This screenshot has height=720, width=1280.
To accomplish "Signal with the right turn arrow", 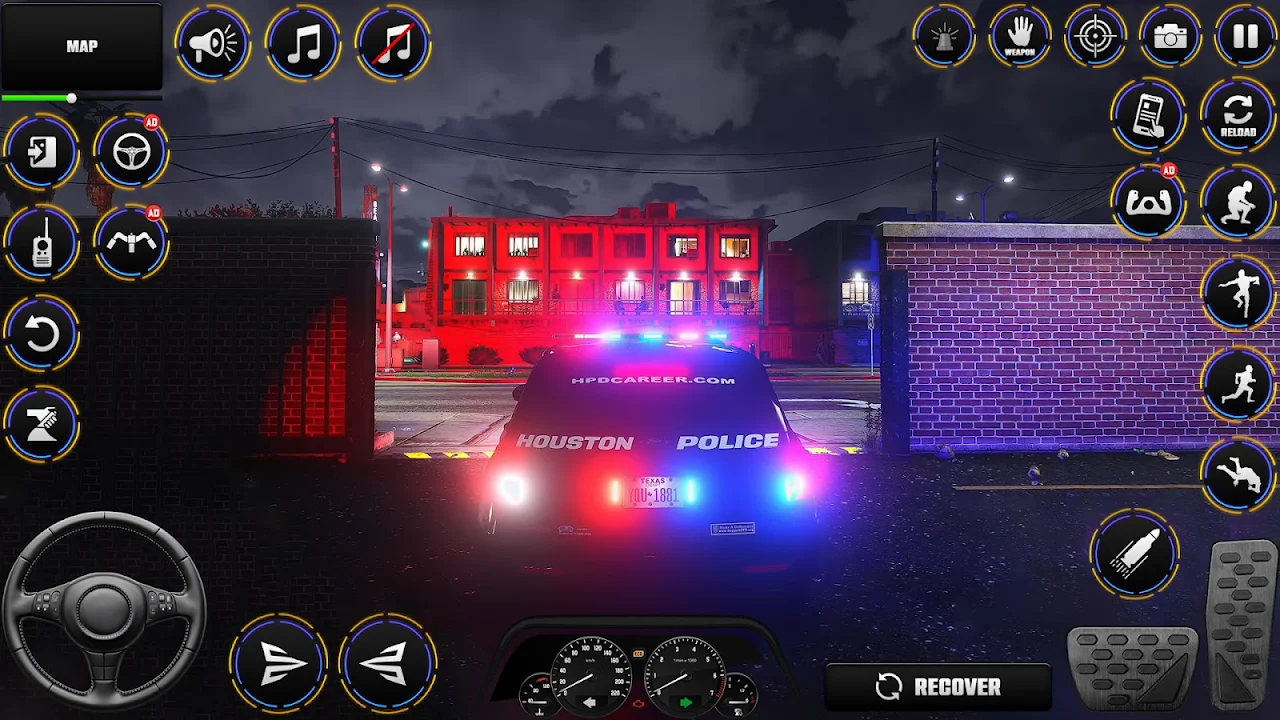I will pyautogui.click(x=279, y=663).
